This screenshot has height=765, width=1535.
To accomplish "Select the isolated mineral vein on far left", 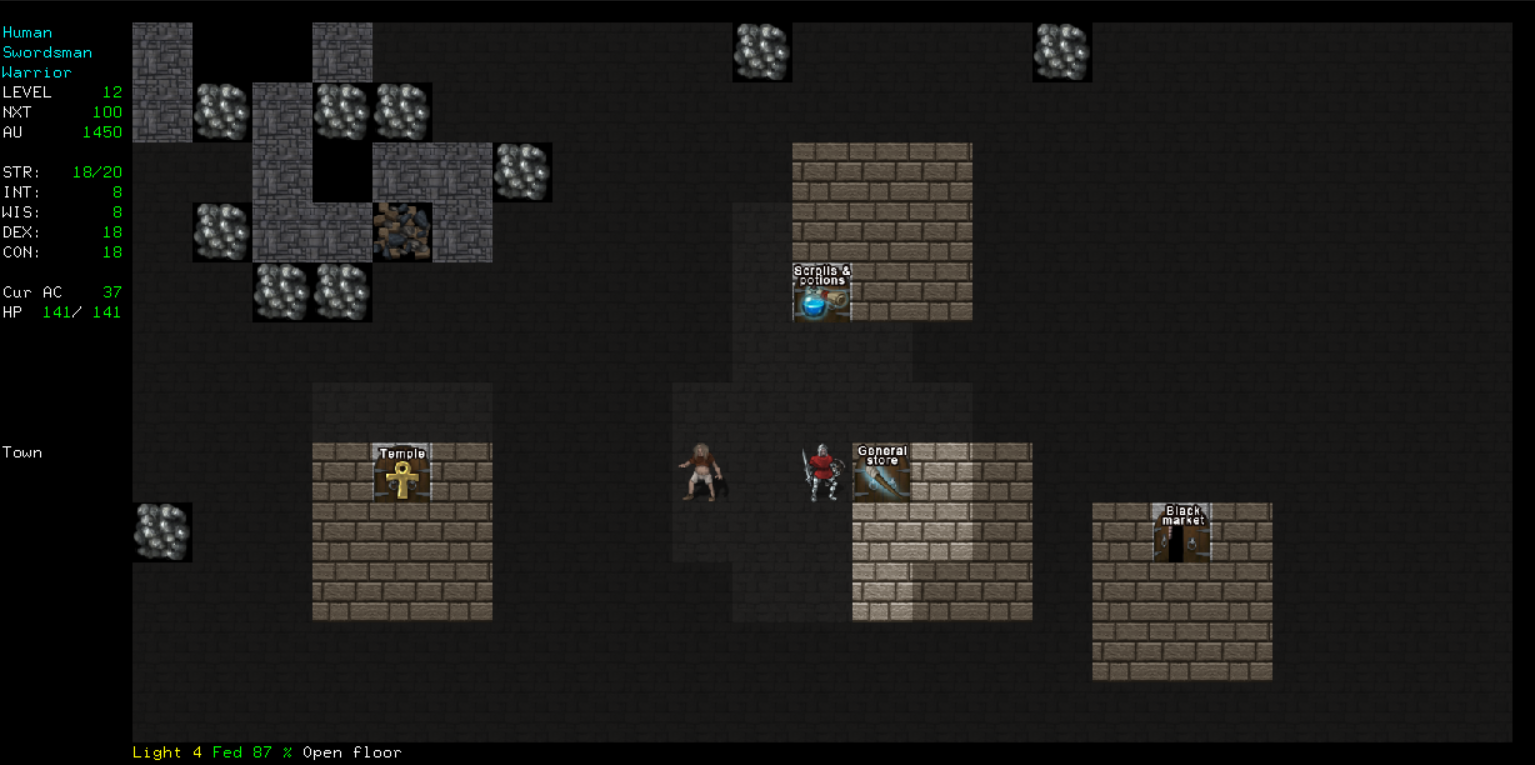I will (162, 532).
